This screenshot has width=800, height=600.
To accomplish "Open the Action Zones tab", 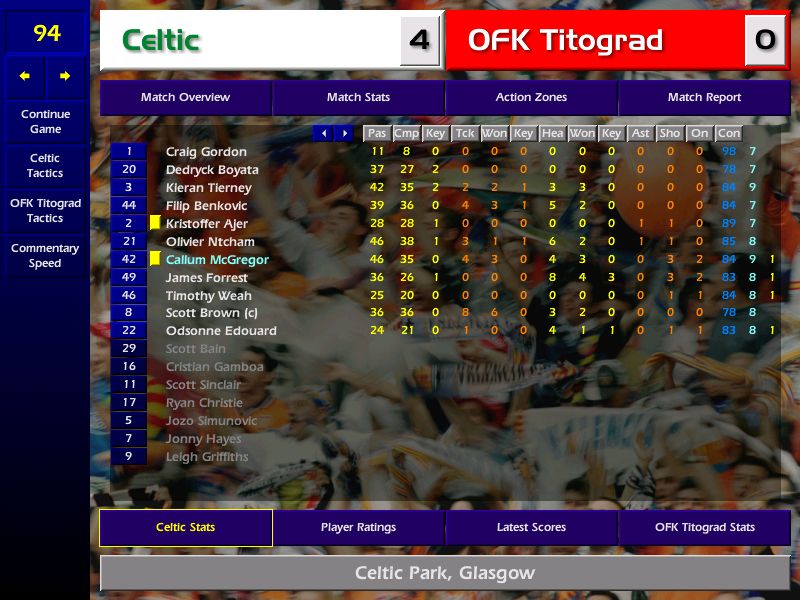I will 531,97.
